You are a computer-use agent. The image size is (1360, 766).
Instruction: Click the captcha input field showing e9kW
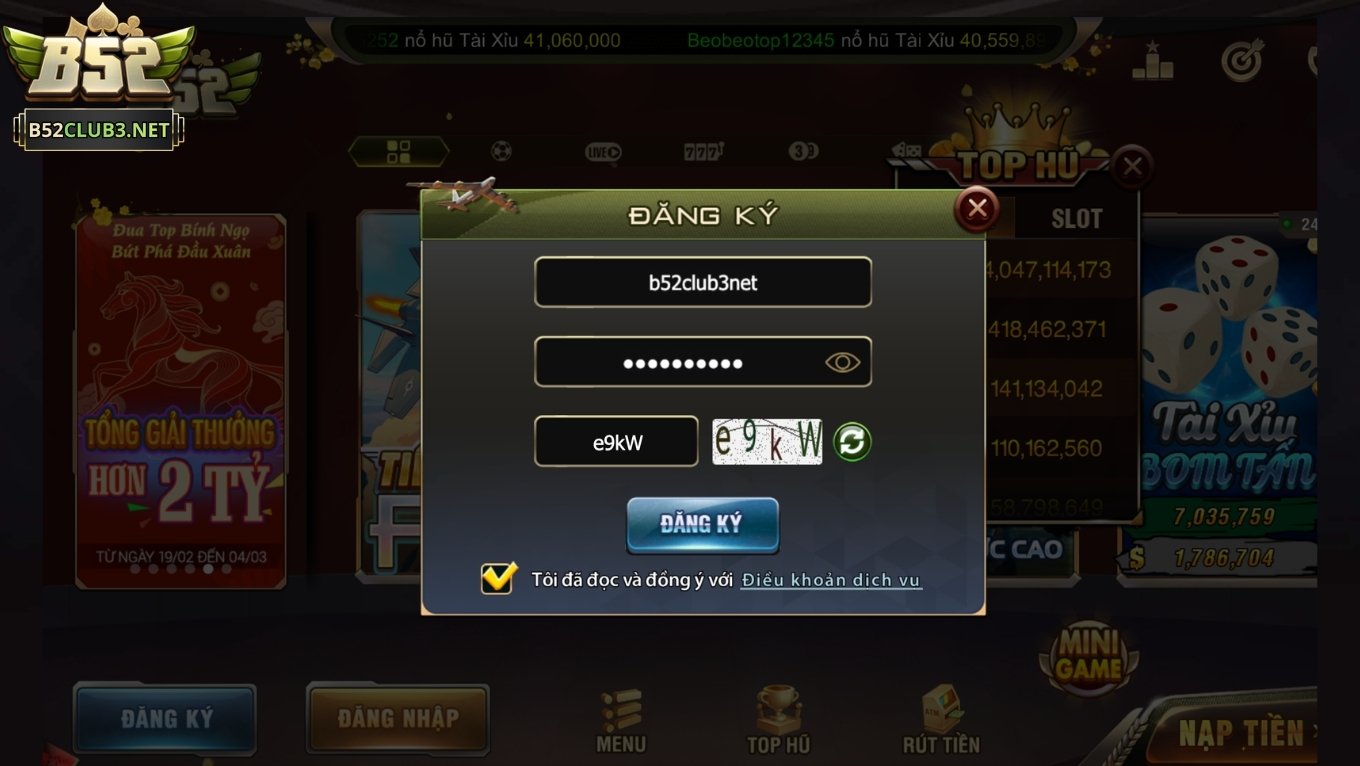point(616,441)
